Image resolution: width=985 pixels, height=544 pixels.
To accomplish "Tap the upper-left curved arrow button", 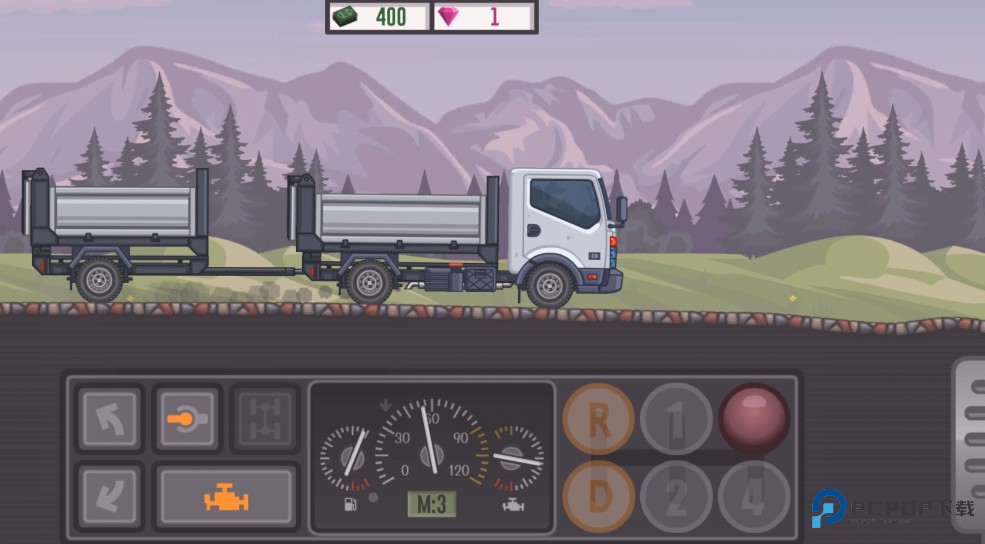I will click(x=109, y=418).
